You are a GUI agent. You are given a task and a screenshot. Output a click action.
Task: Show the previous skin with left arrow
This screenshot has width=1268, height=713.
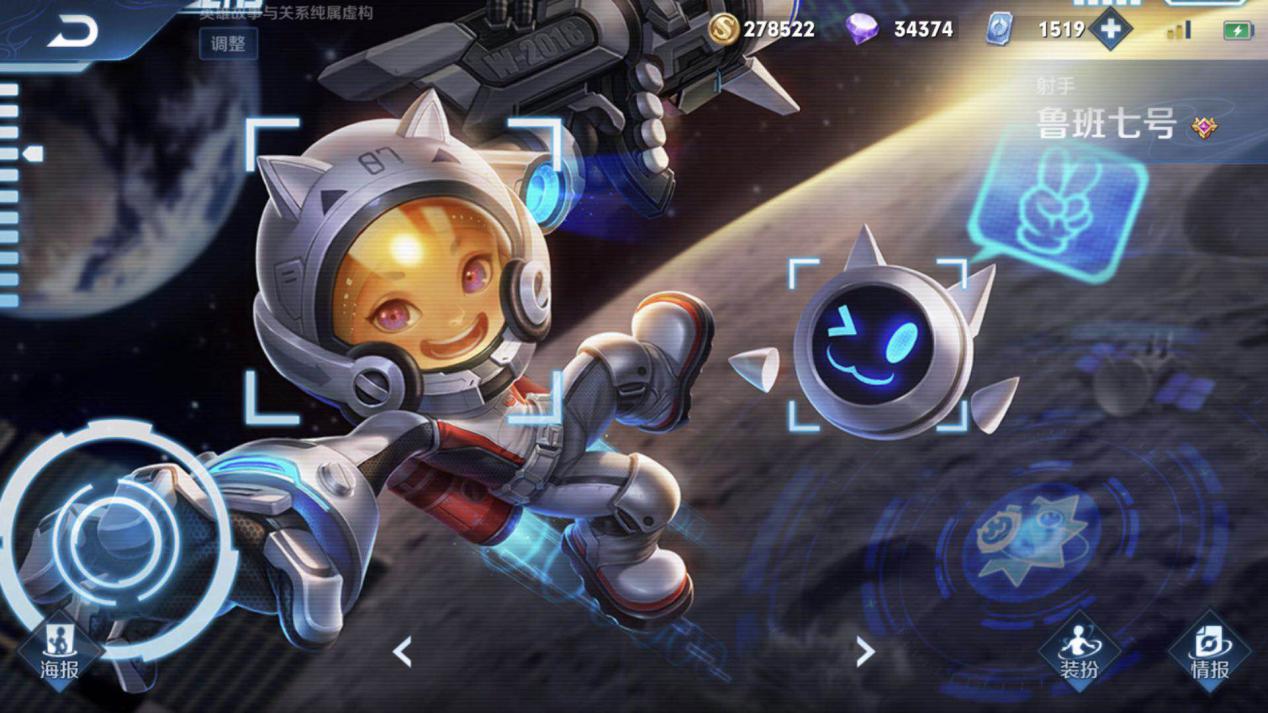[402, 653]
